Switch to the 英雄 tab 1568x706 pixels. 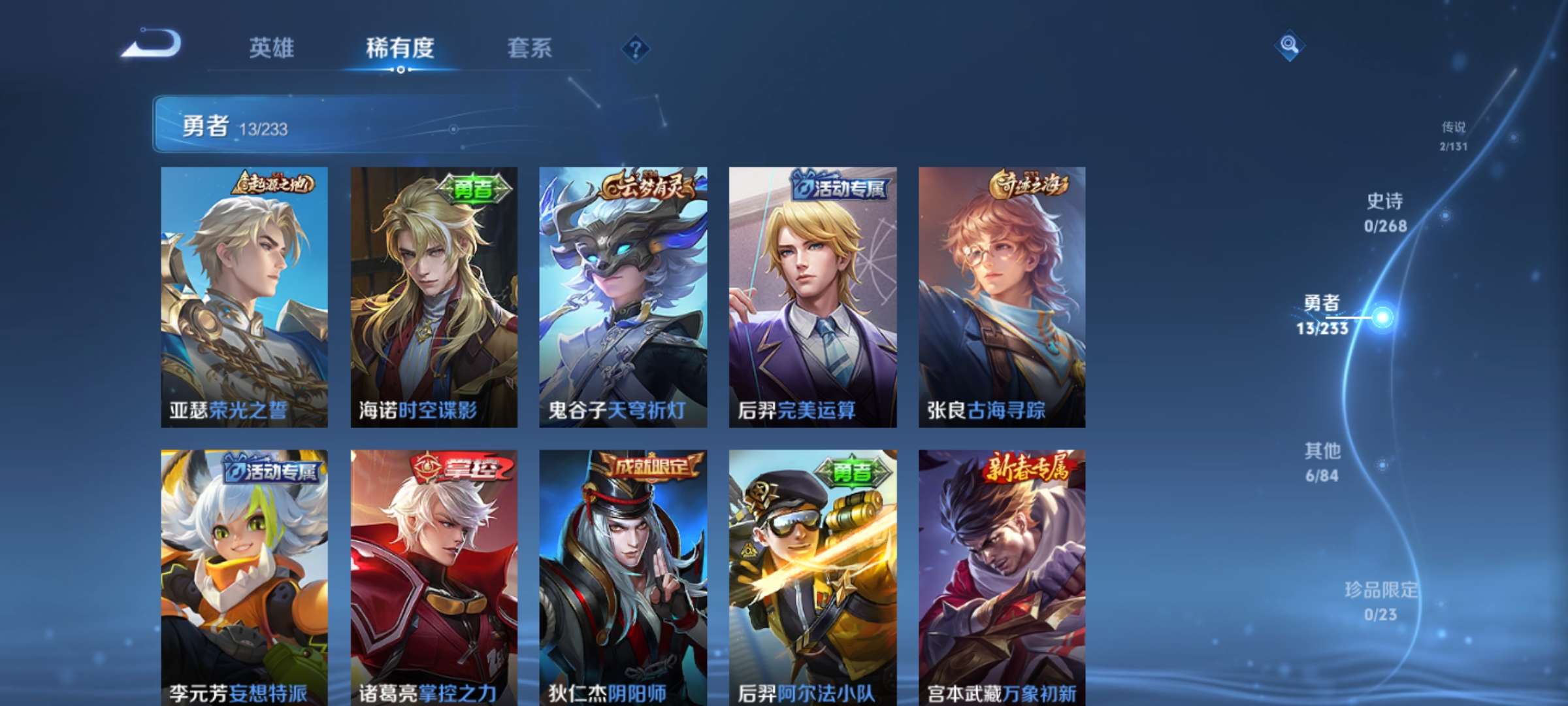tap(272, 47)
